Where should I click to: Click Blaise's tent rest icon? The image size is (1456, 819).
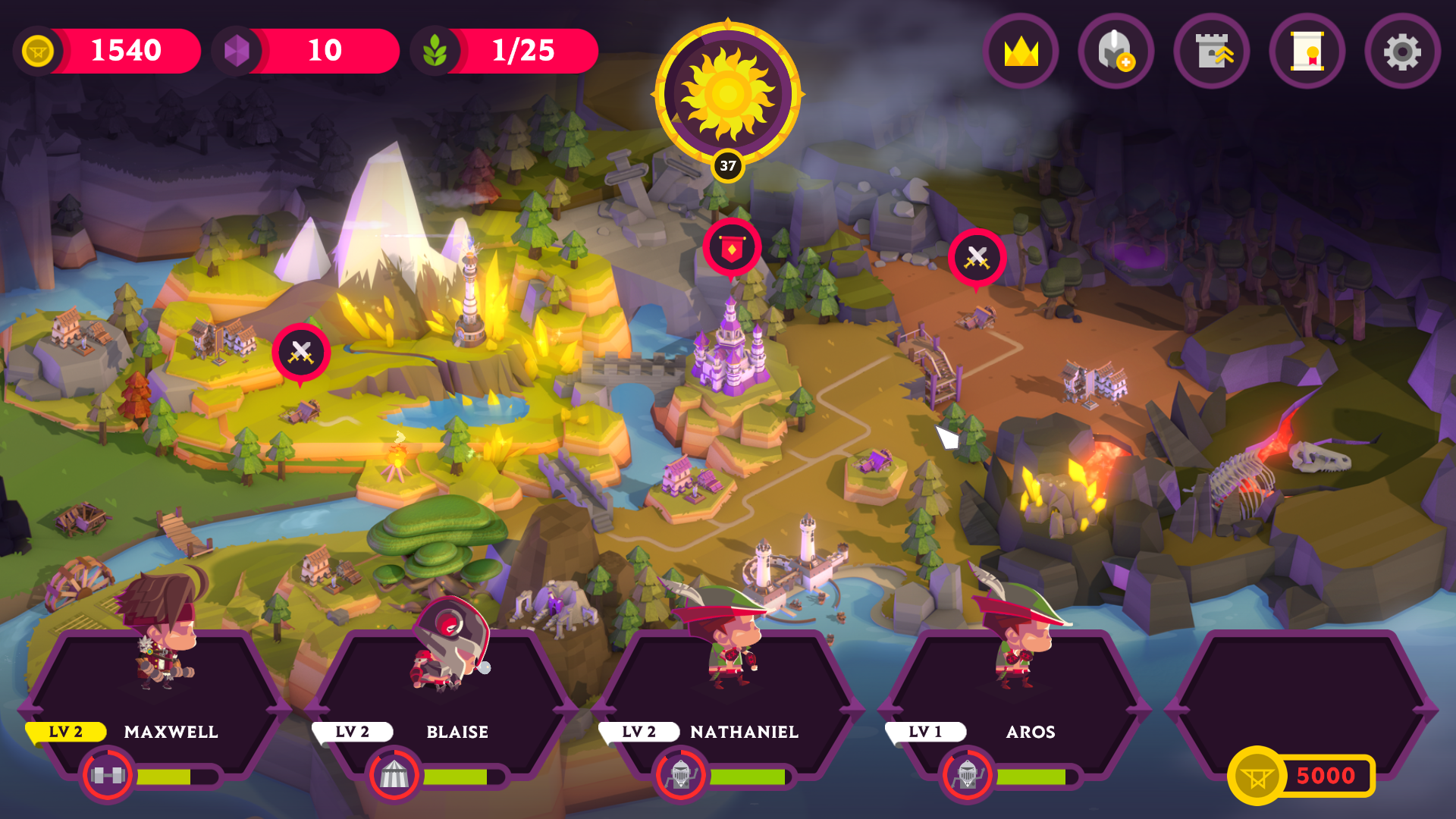394,775
